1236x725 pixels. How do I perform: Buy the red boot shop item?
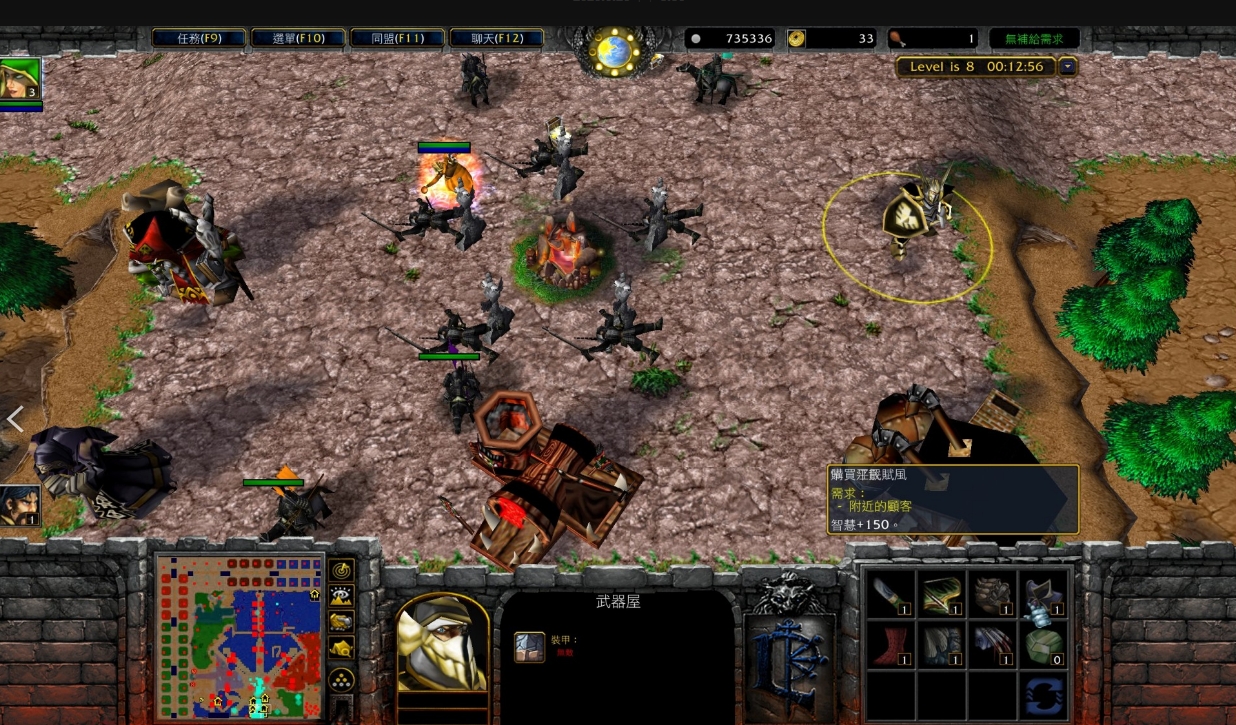[x=889, y=645]
